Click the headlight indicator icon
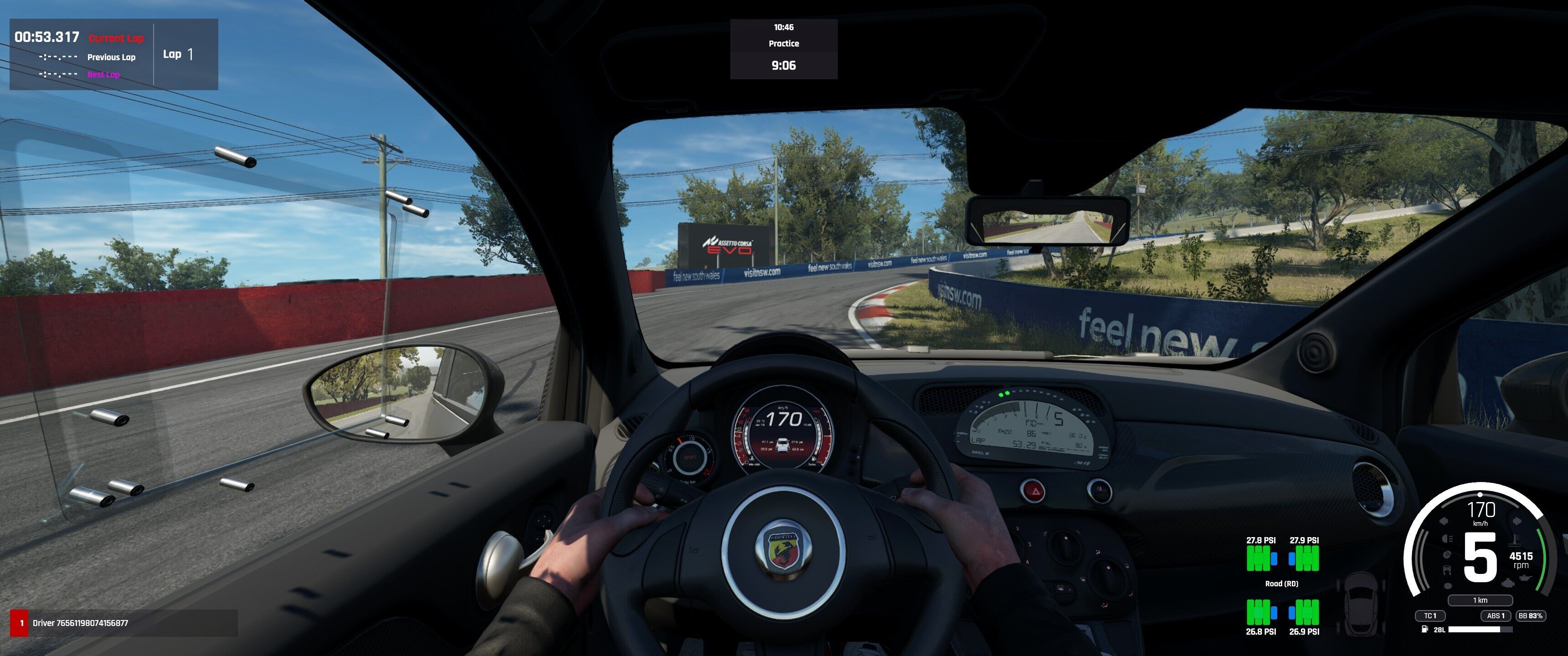The width and height of the screenshot is (1568, 656). click(1447, 539)
